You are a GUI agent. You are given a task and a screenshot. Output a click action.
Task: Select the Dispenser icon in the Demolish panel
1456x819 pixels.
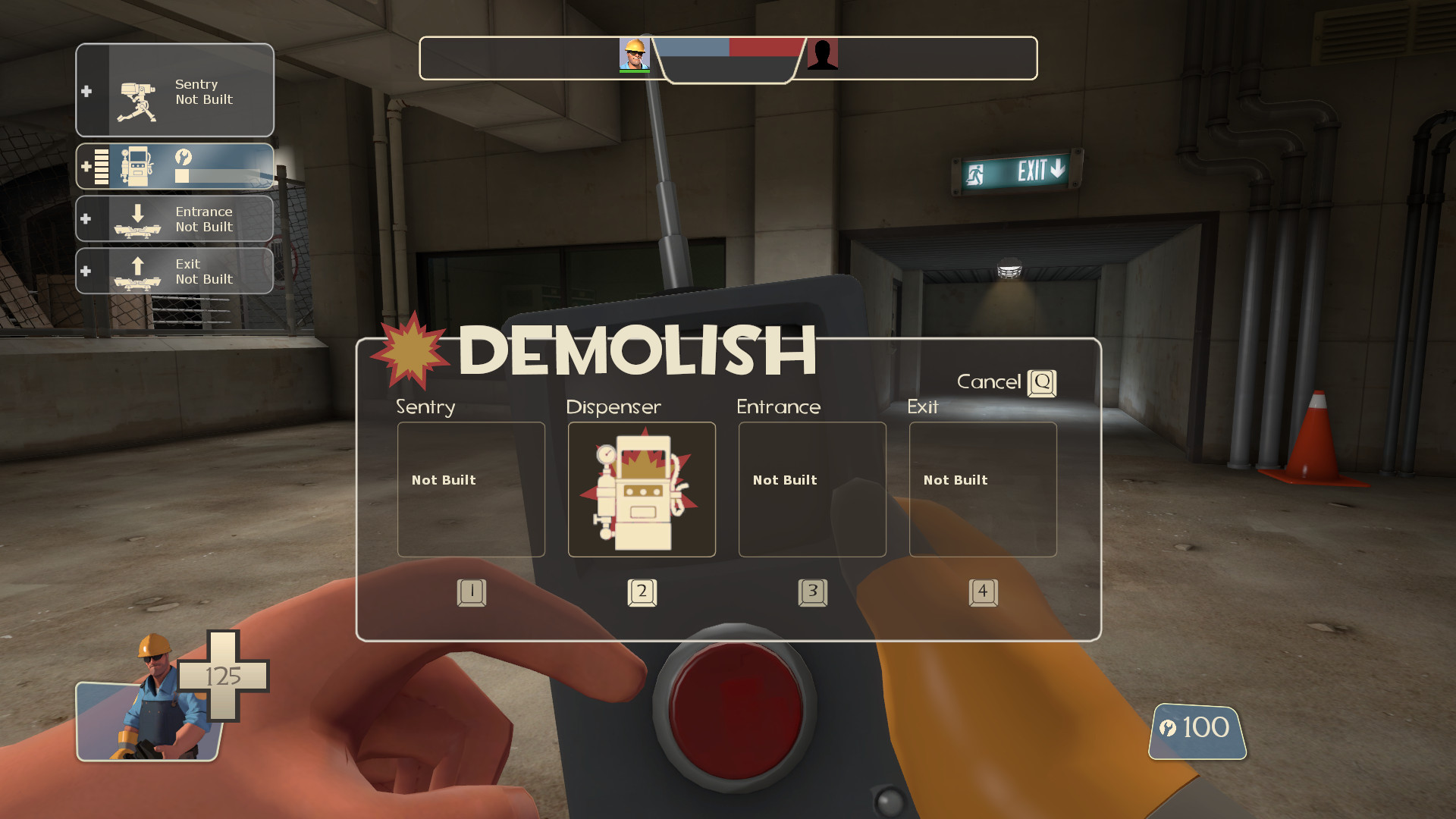coord(641,489)
